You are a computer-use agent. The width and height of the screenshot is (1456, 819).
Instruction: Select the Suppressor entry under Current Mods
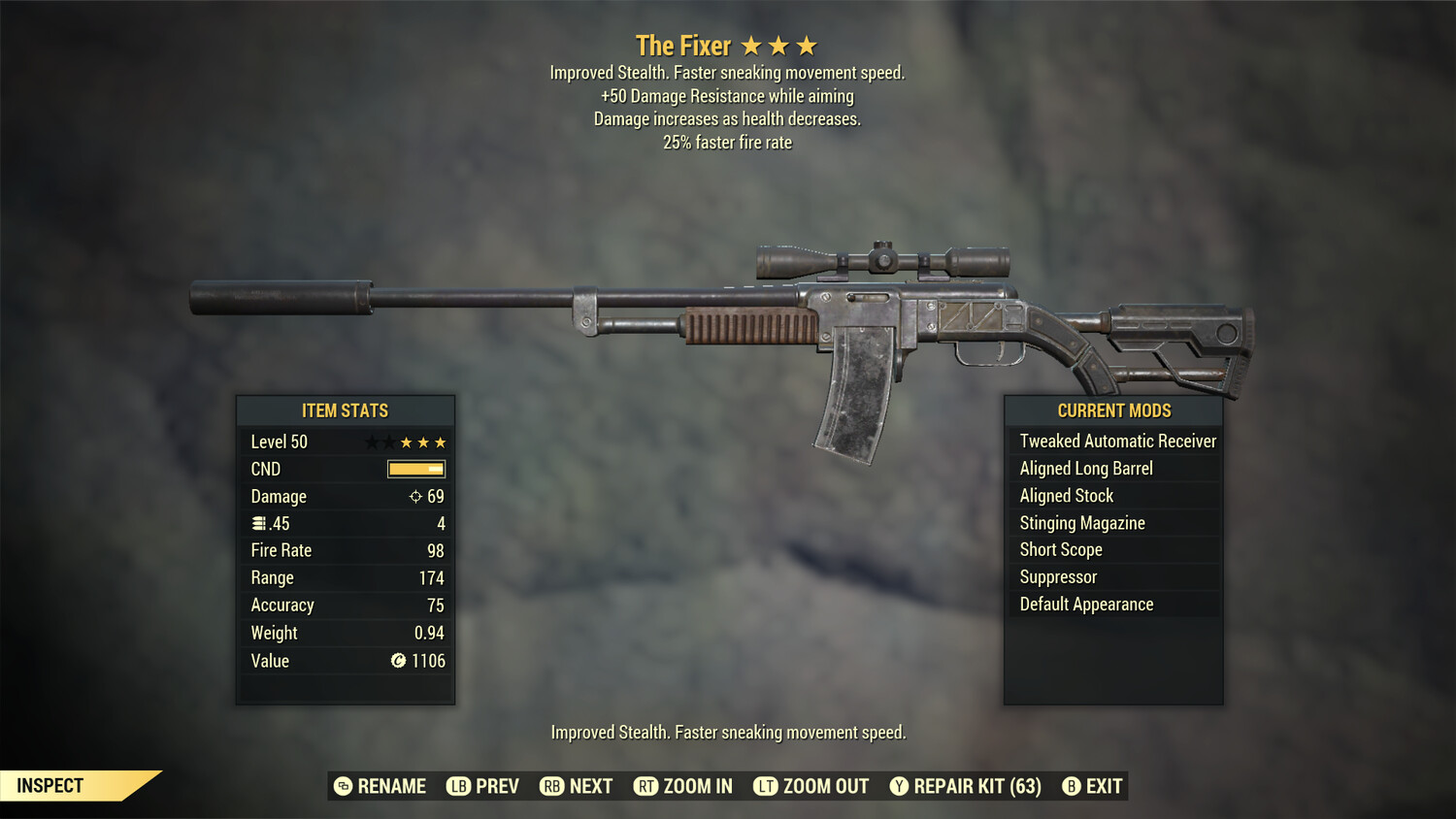click(1058, 576)
